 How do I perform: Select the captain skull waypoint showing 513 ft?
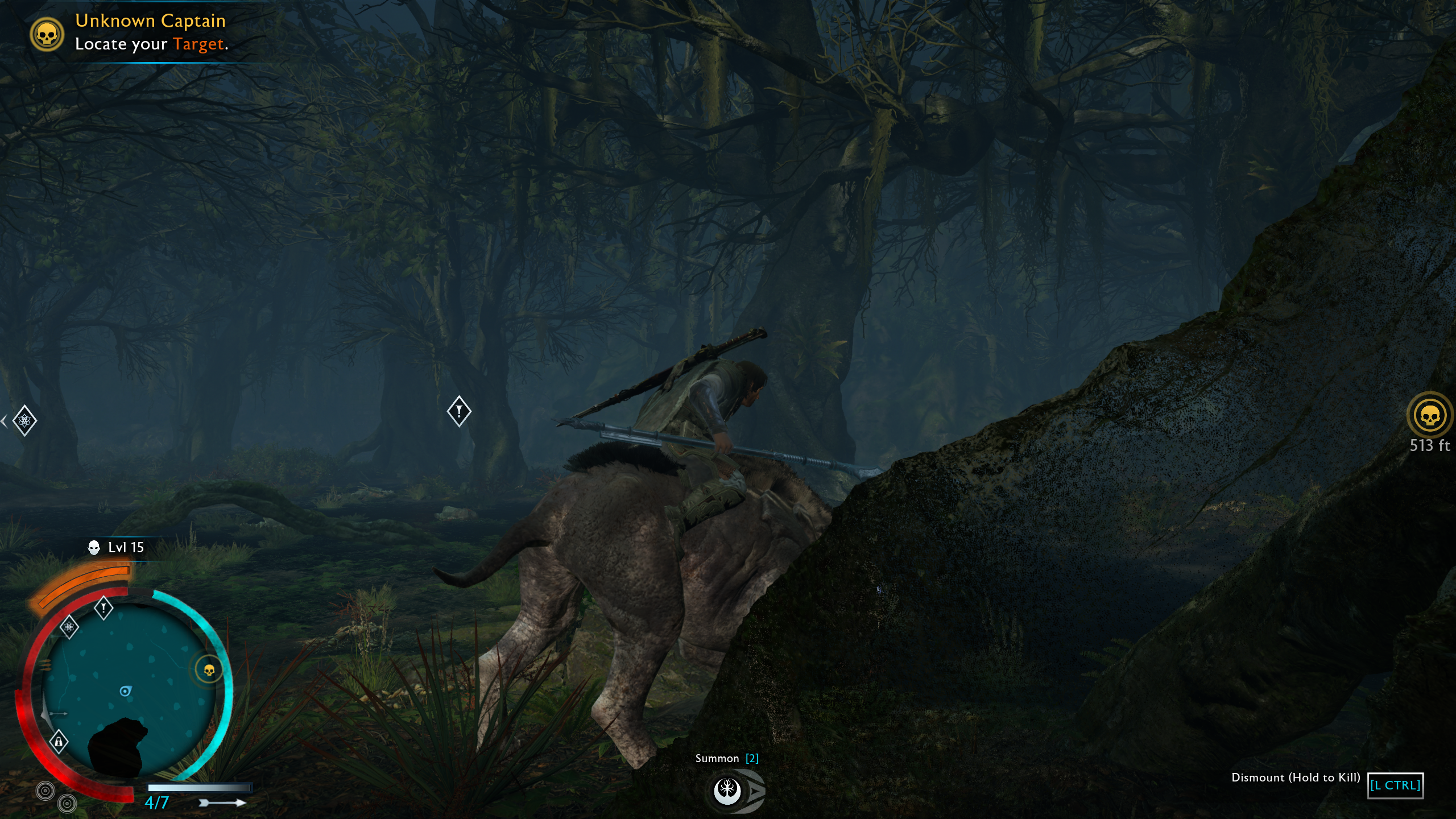[x=1429, y=416]
